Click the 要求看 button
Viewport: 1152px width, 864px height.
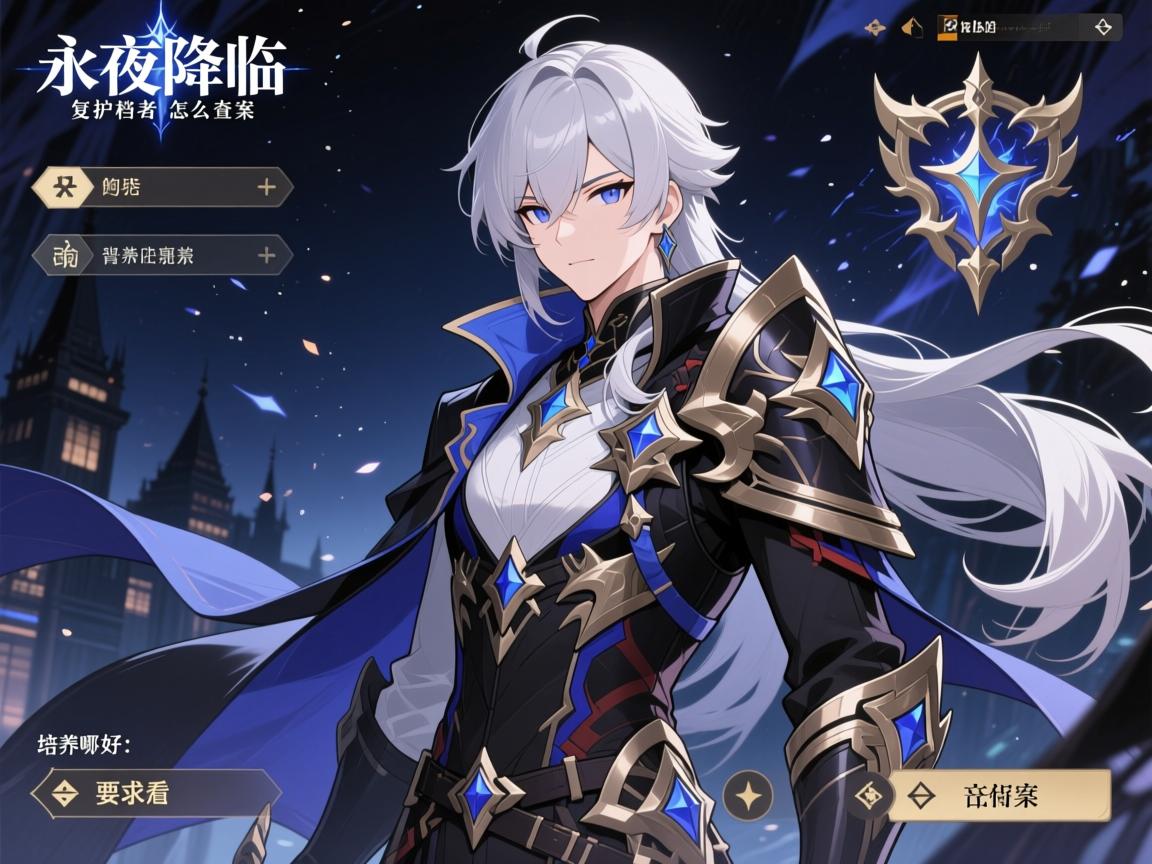[x=155, y=793]
